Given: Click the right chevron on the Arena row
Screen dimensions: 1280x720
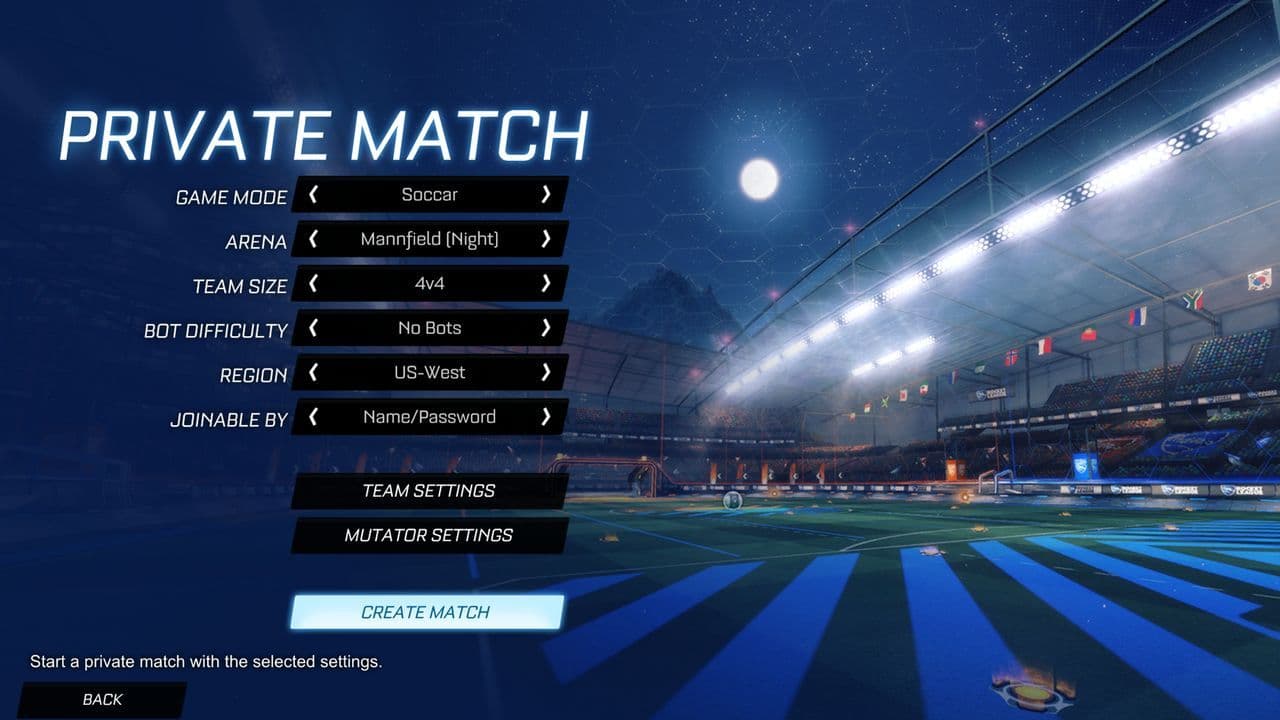Looking at the screenshot, I should (x=549, y=239).
